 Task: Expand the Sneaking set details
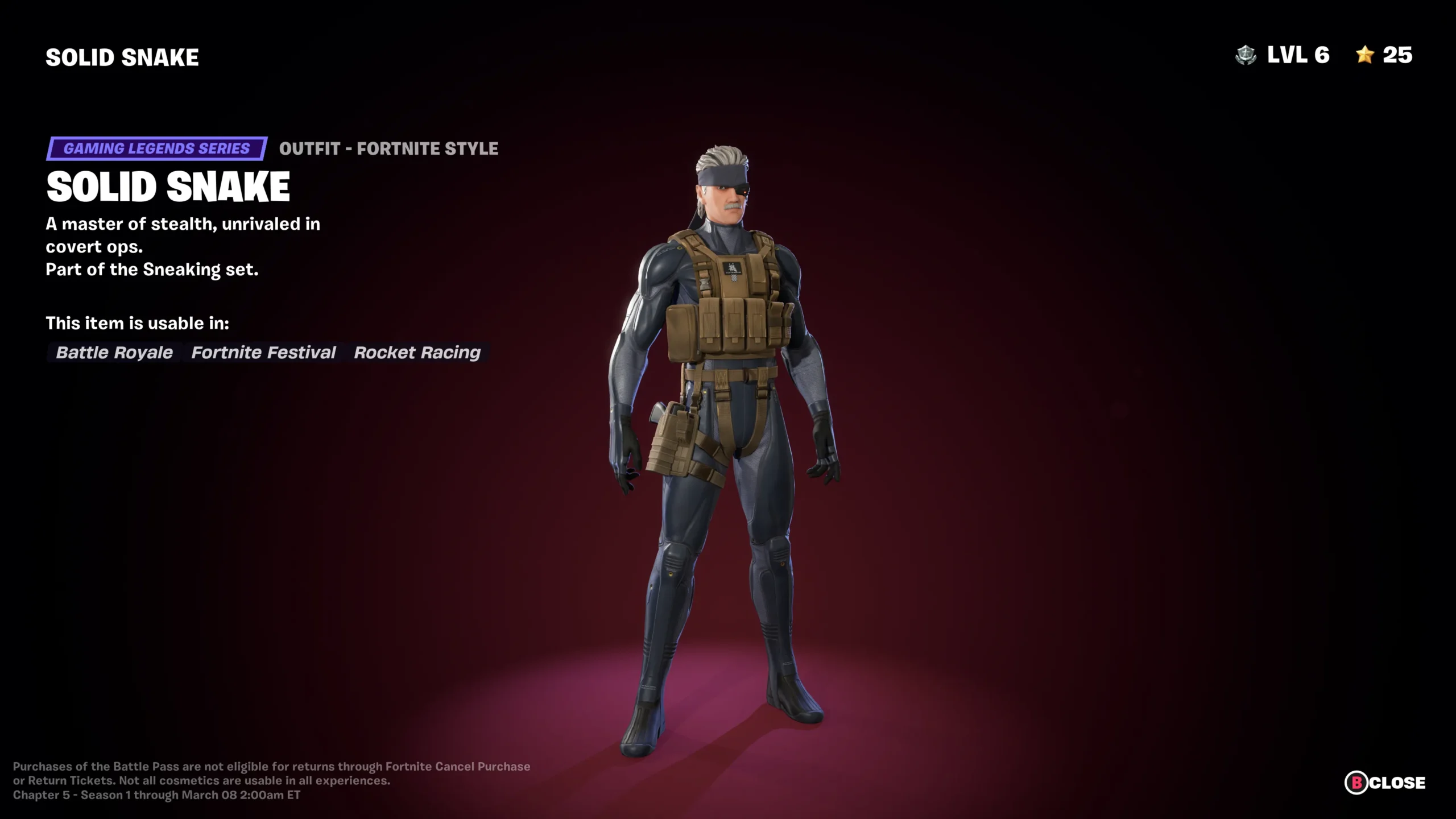coord(152,269)
